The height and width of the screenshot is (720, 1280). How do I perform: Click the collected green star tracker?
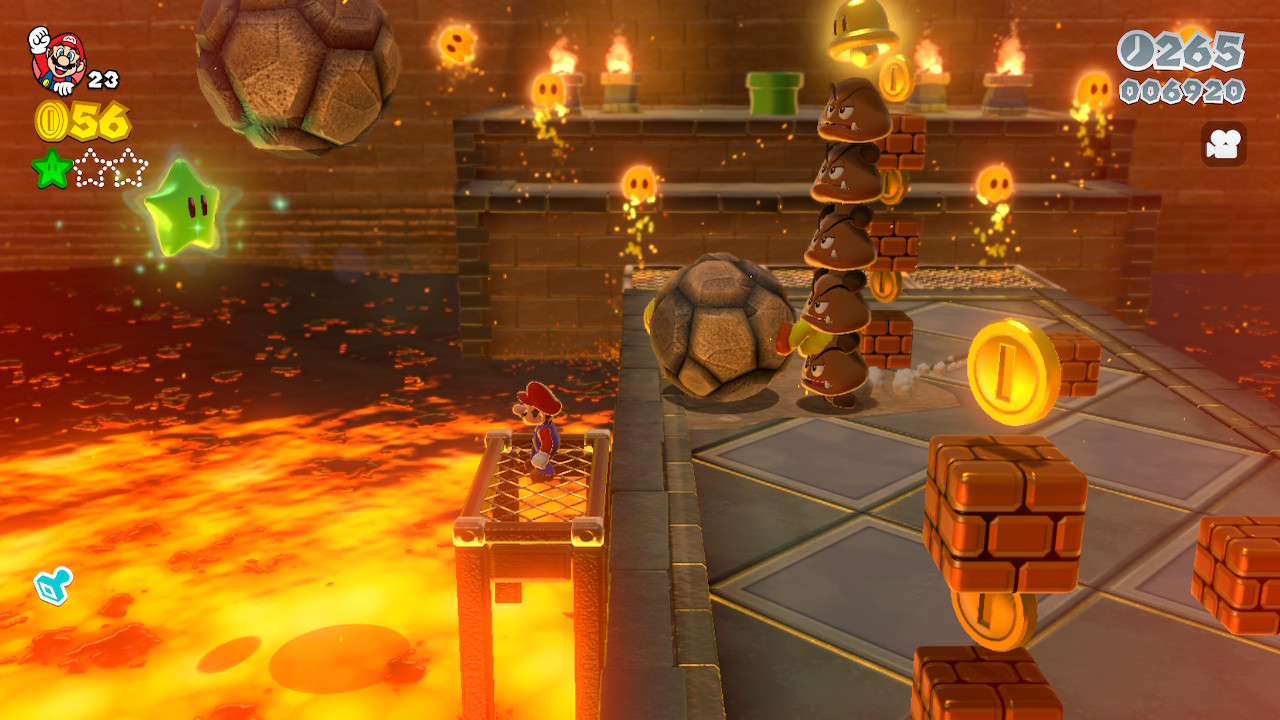coord(51,168)
